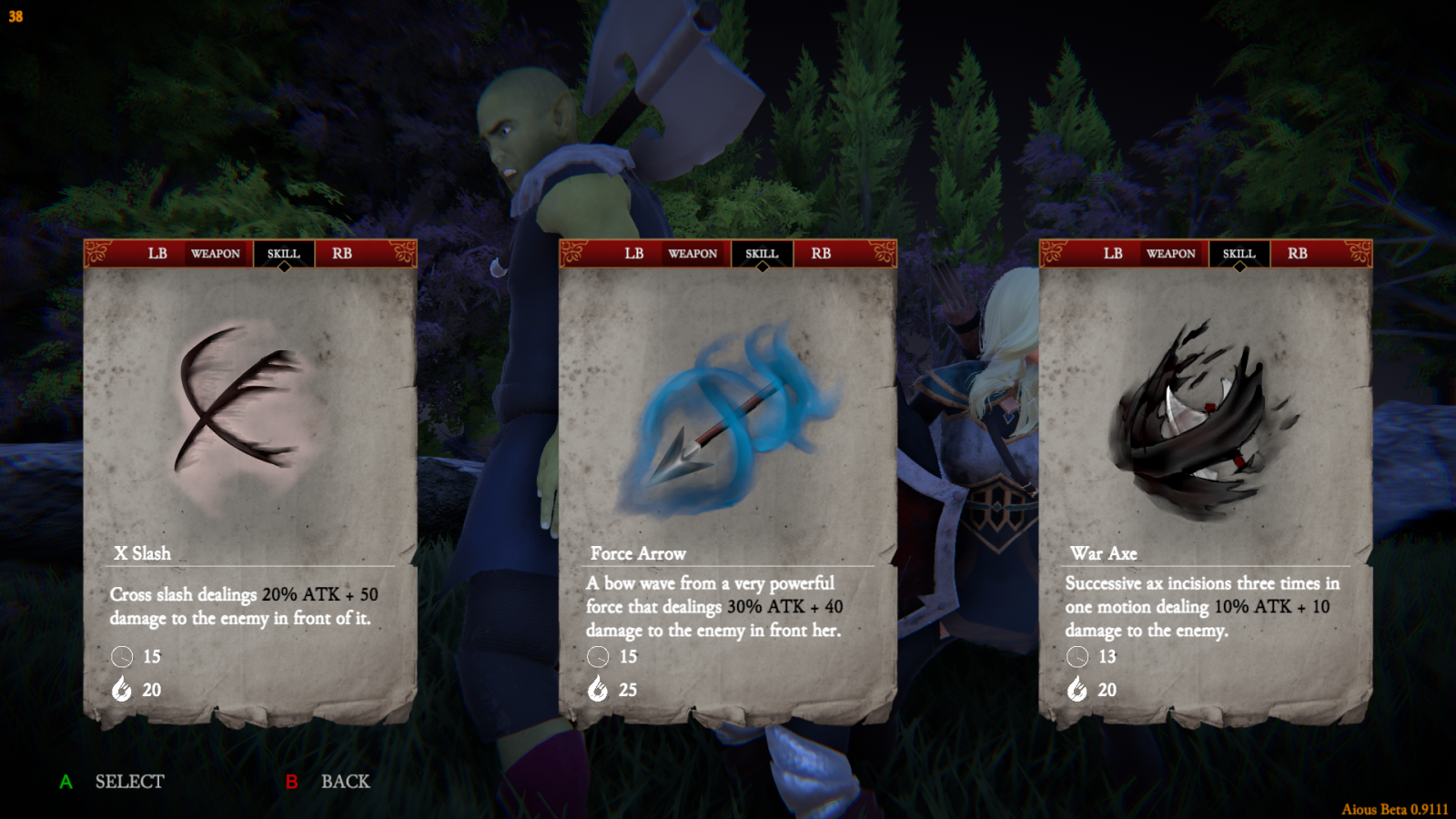Click the clock icon on the Force Arrow card
Image resolution: width=1456 pixels, height=819 pixels.
click(x=598, y=656)
